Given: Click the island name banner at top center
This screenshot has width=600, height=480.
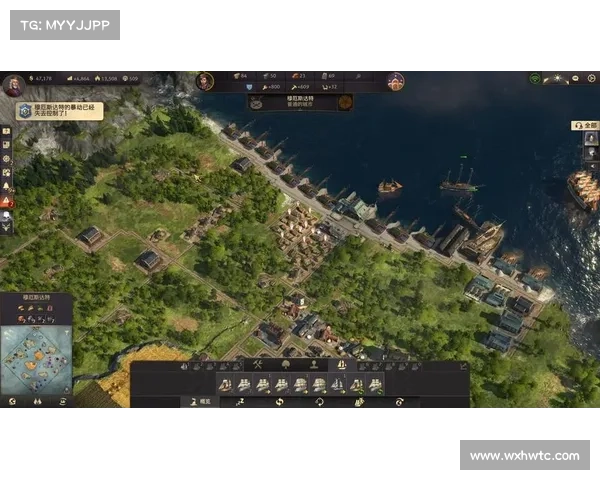Looking at the screenshot, I should tap(300, 101).
